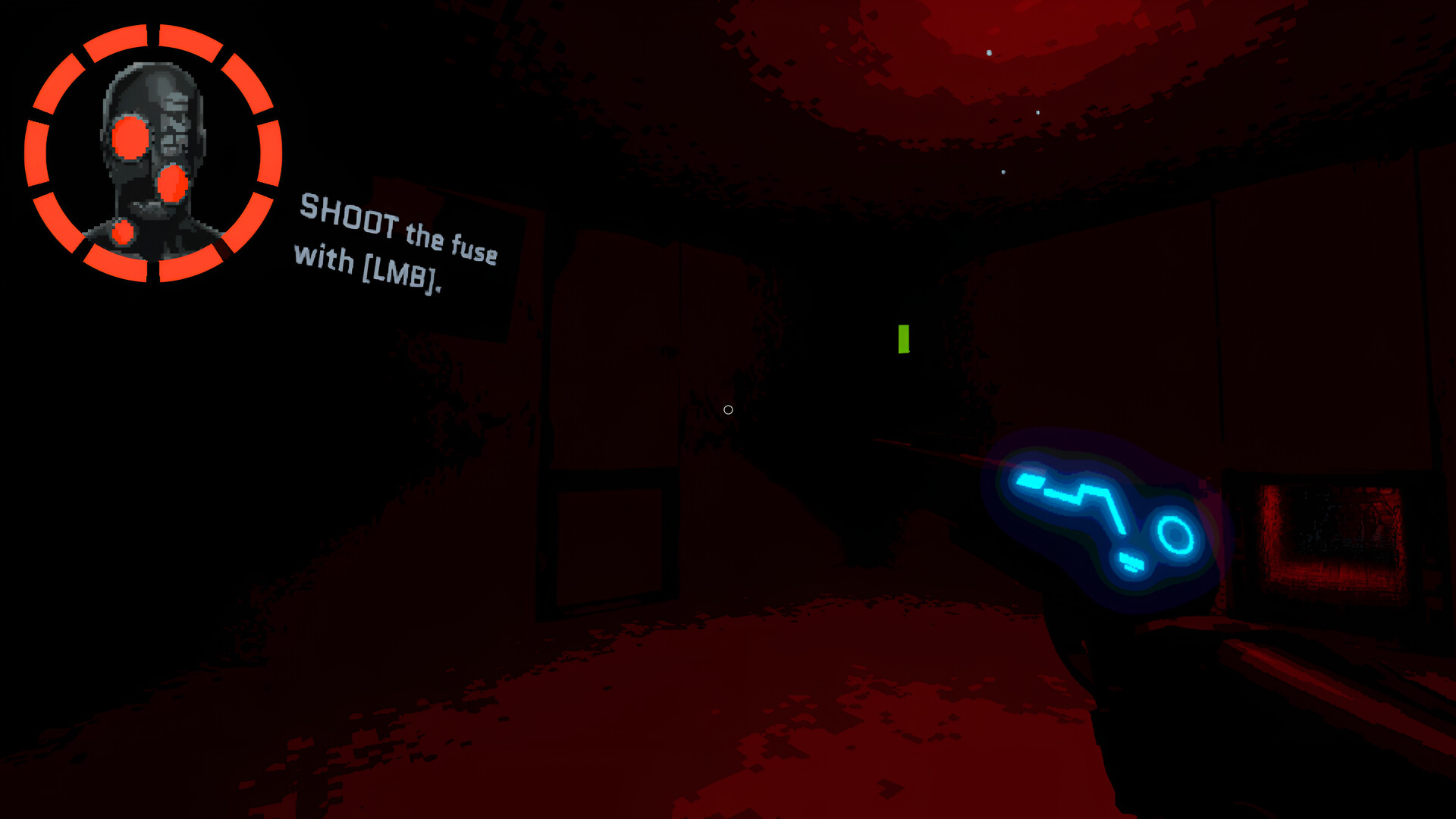
Task: Click the circular crosshair reticle
Action: tap(727, 410)
